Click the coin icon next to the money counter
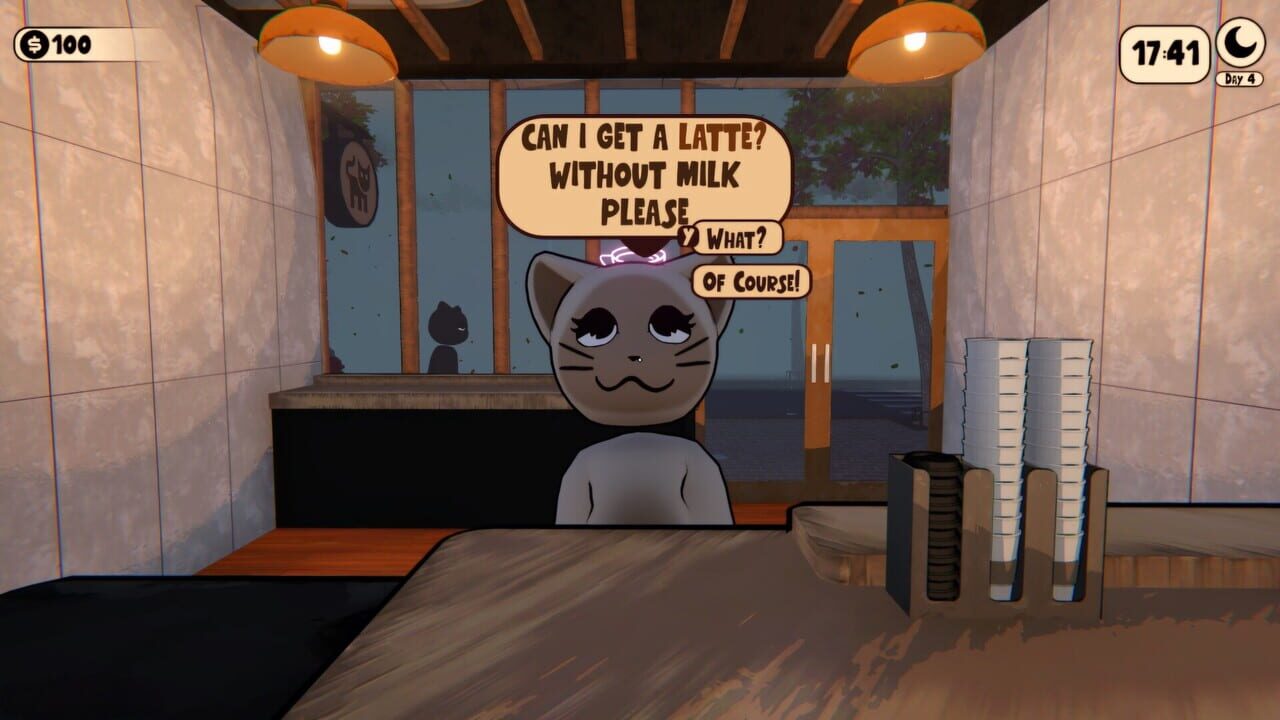1280x720 pixels. point(33,43)
